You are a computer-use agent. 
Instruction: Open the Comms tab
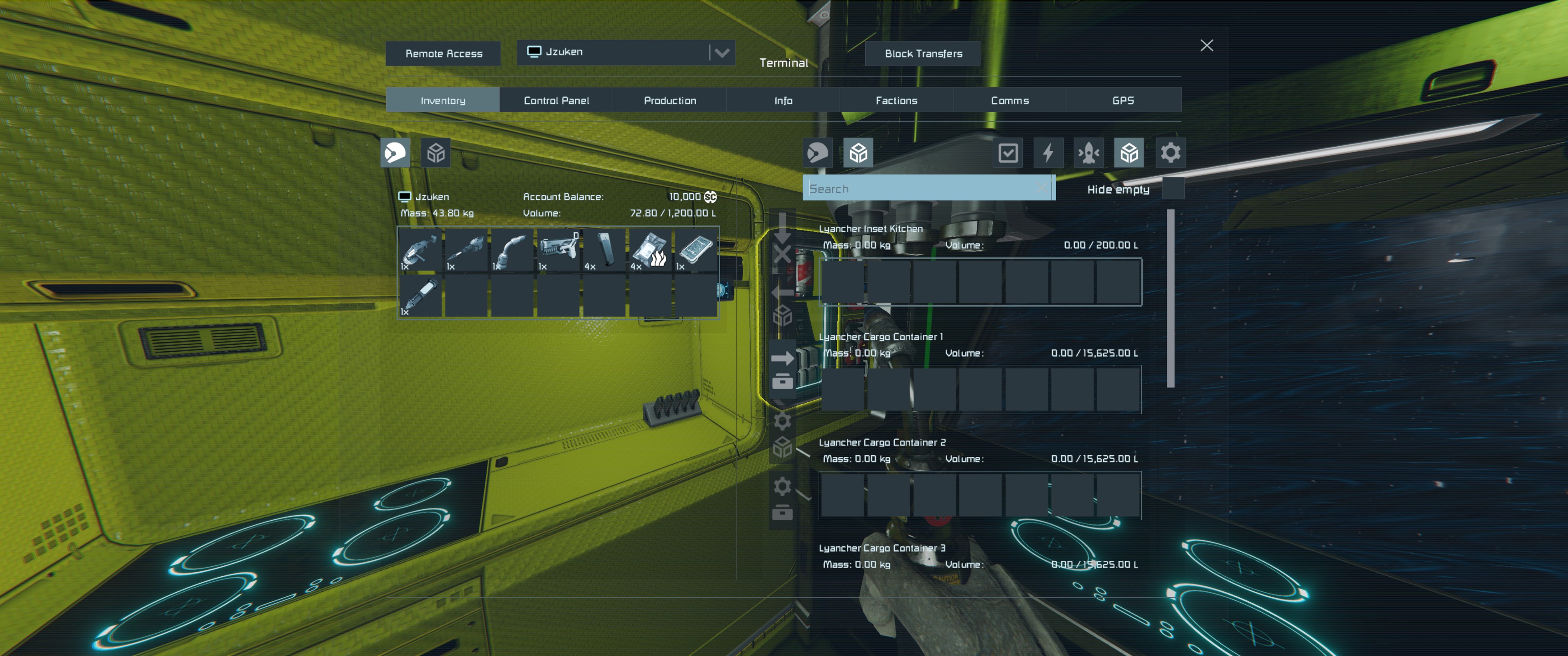point(1009,100)
